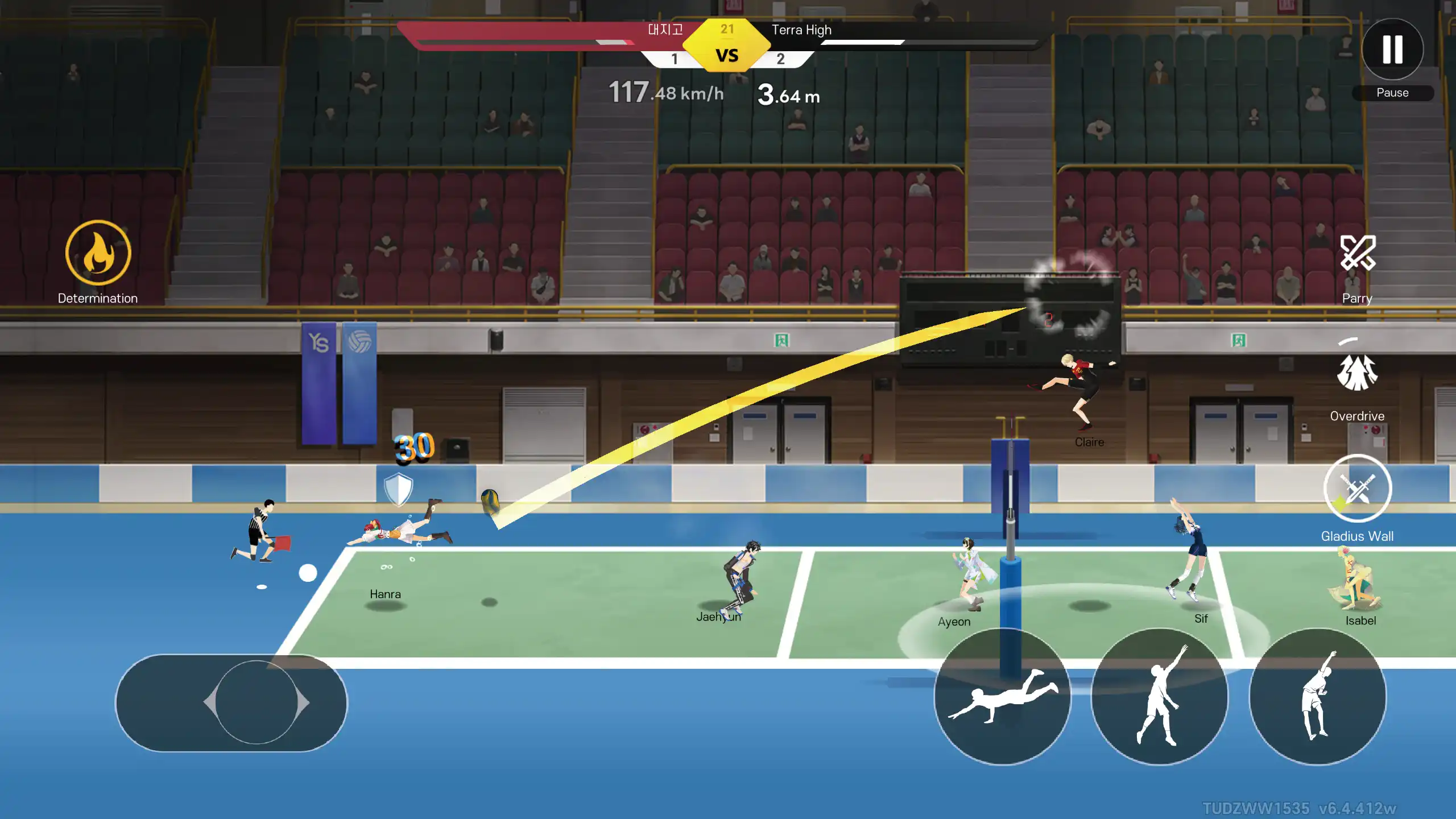Use the Gladius Wall skill

tap(1358, 488)
